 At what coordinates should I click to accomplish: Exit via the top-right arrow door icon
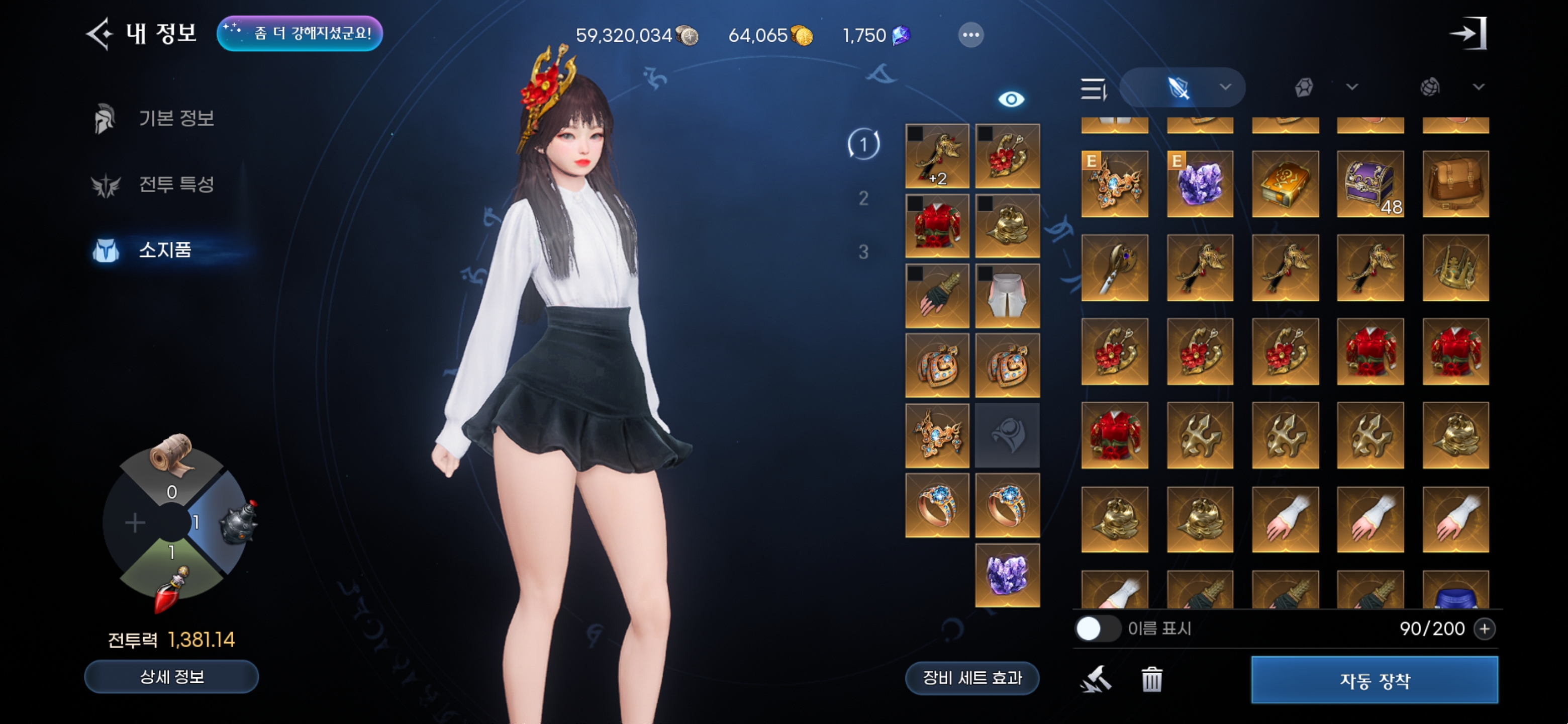(x=1469, y=34)
